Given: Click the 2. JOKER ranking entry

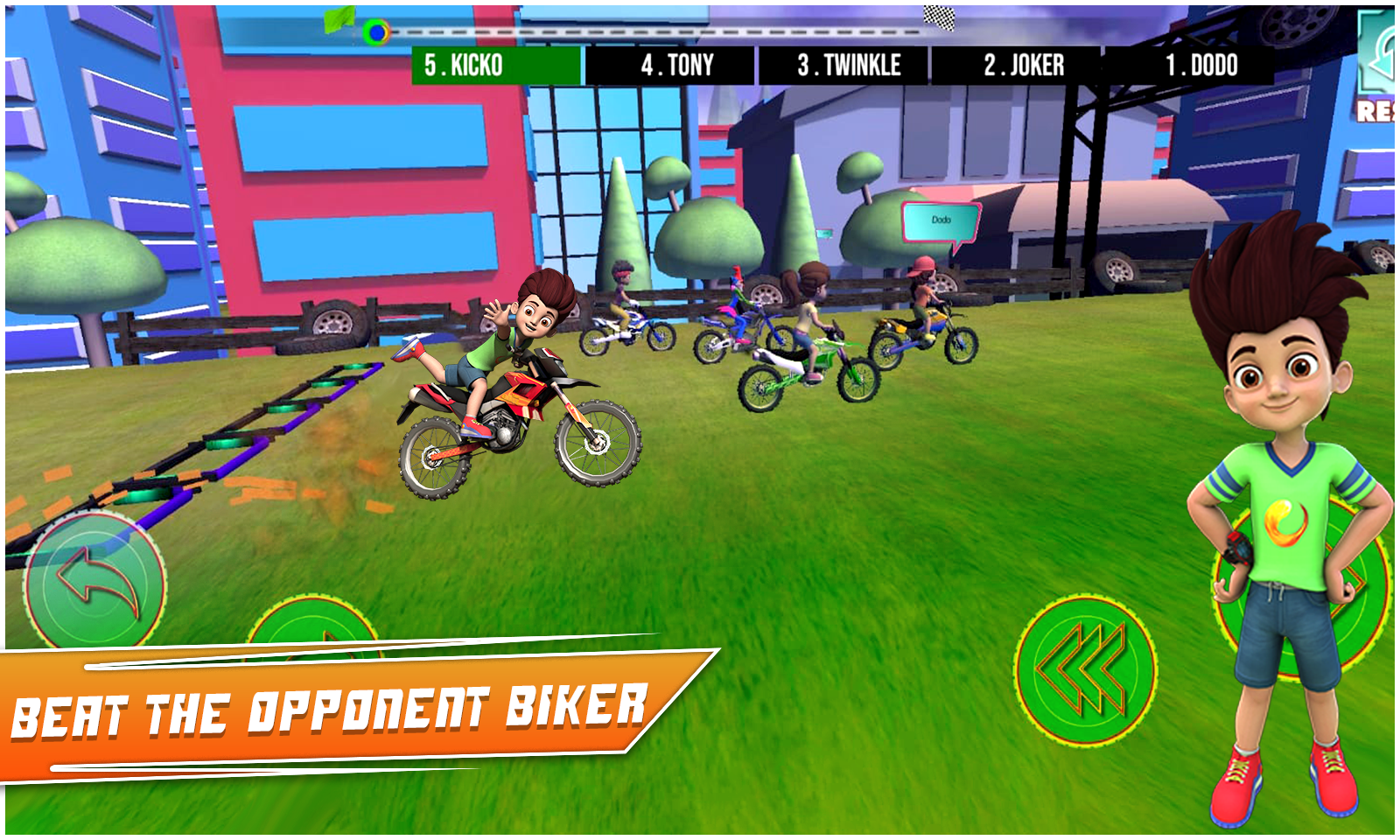Looking at the screenshot, I should (x=1024, y=61).
